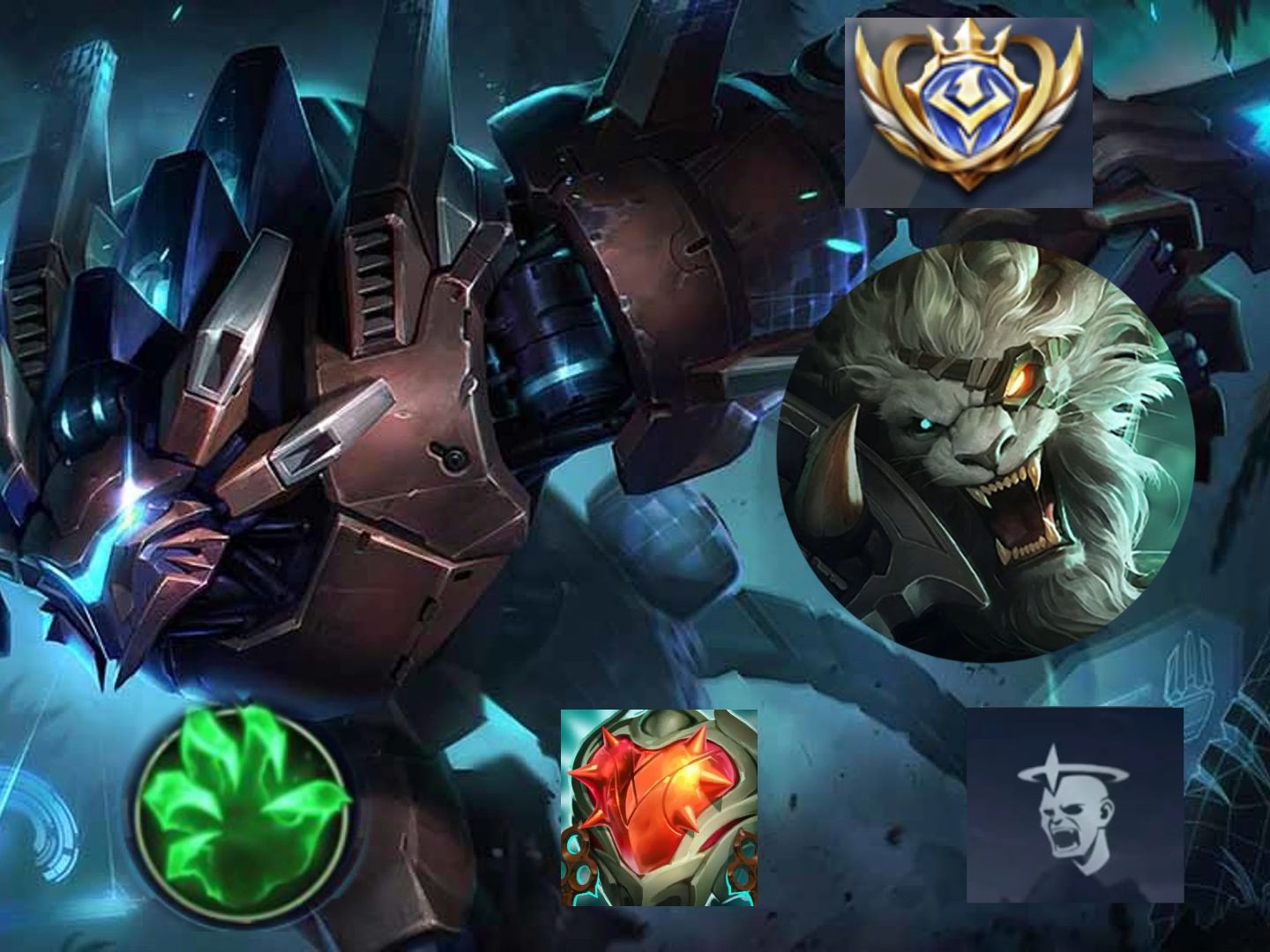Choose the green flaming claw rune
Screen dimensions: 1270x952
tap(243, 808)
